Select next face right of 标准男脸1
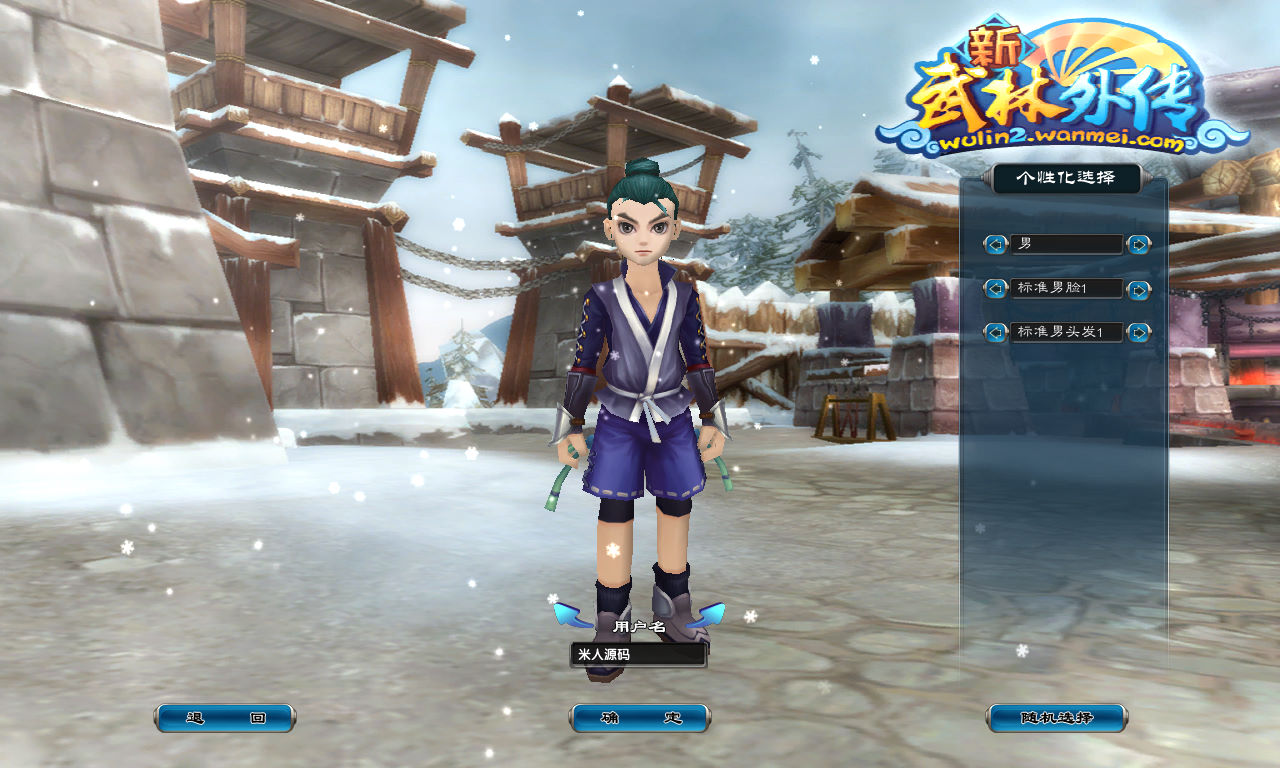The width and height of the screenshot is (1280, 768). point(1138,289)
